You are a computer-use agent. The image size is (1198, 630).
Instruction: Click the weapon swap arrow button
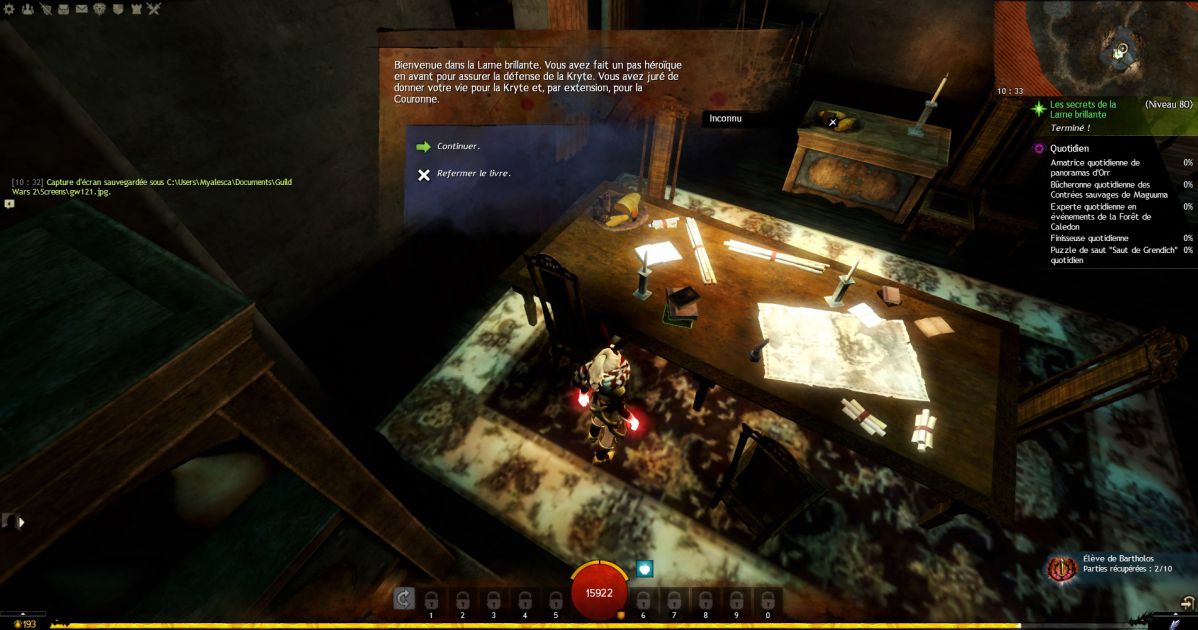click(x=404, y=598)
